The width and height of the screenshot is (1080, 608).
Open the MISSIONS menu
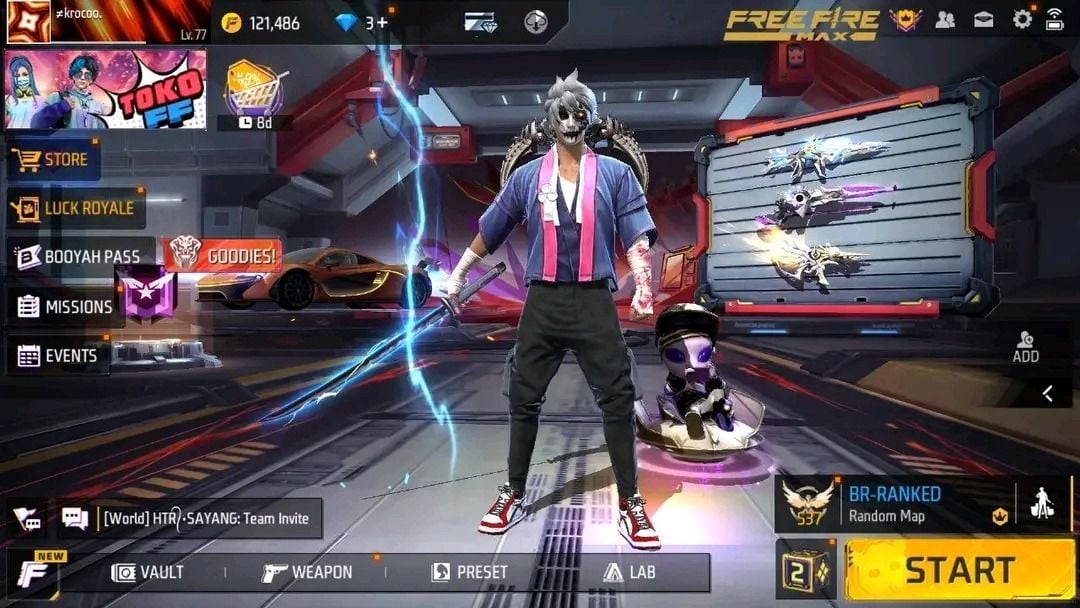(x=66, y=307)
